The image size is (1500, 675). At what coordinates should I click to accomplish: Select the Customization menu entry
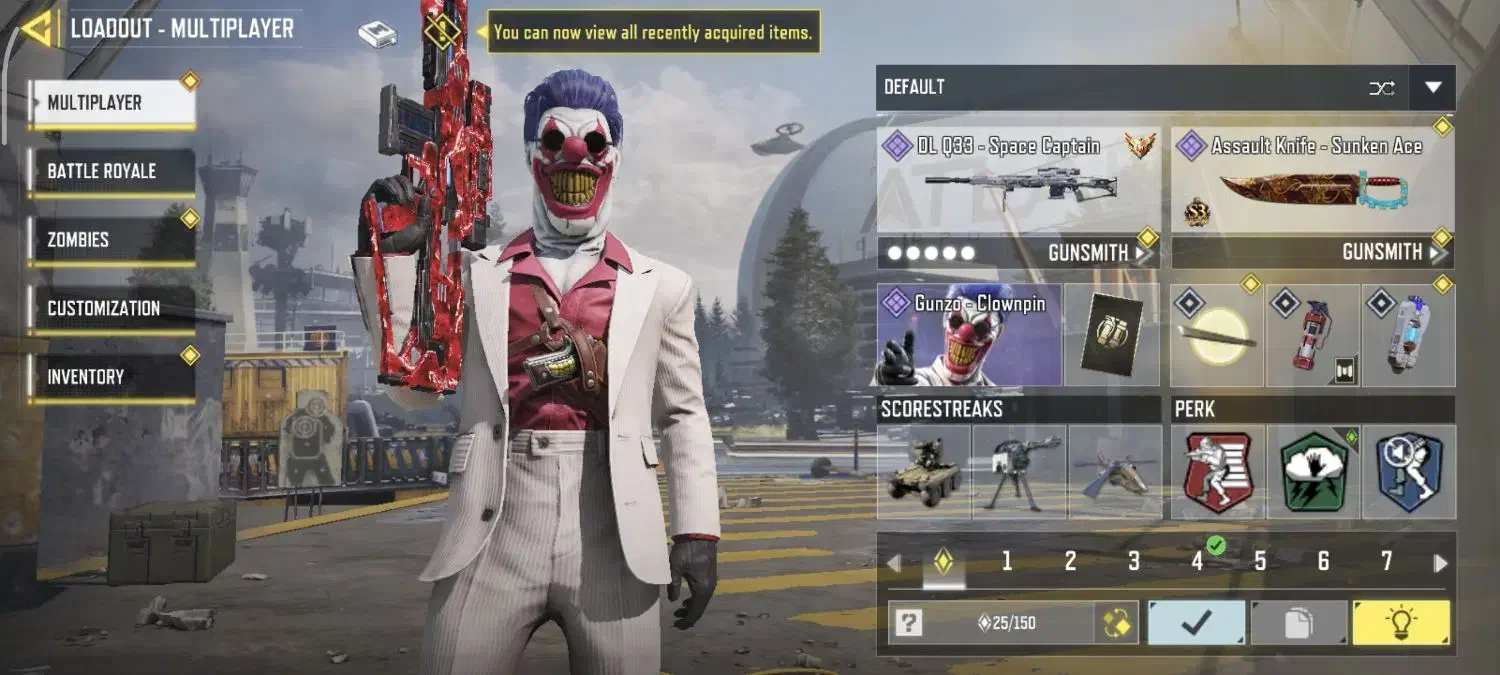[x=110, y=308]
